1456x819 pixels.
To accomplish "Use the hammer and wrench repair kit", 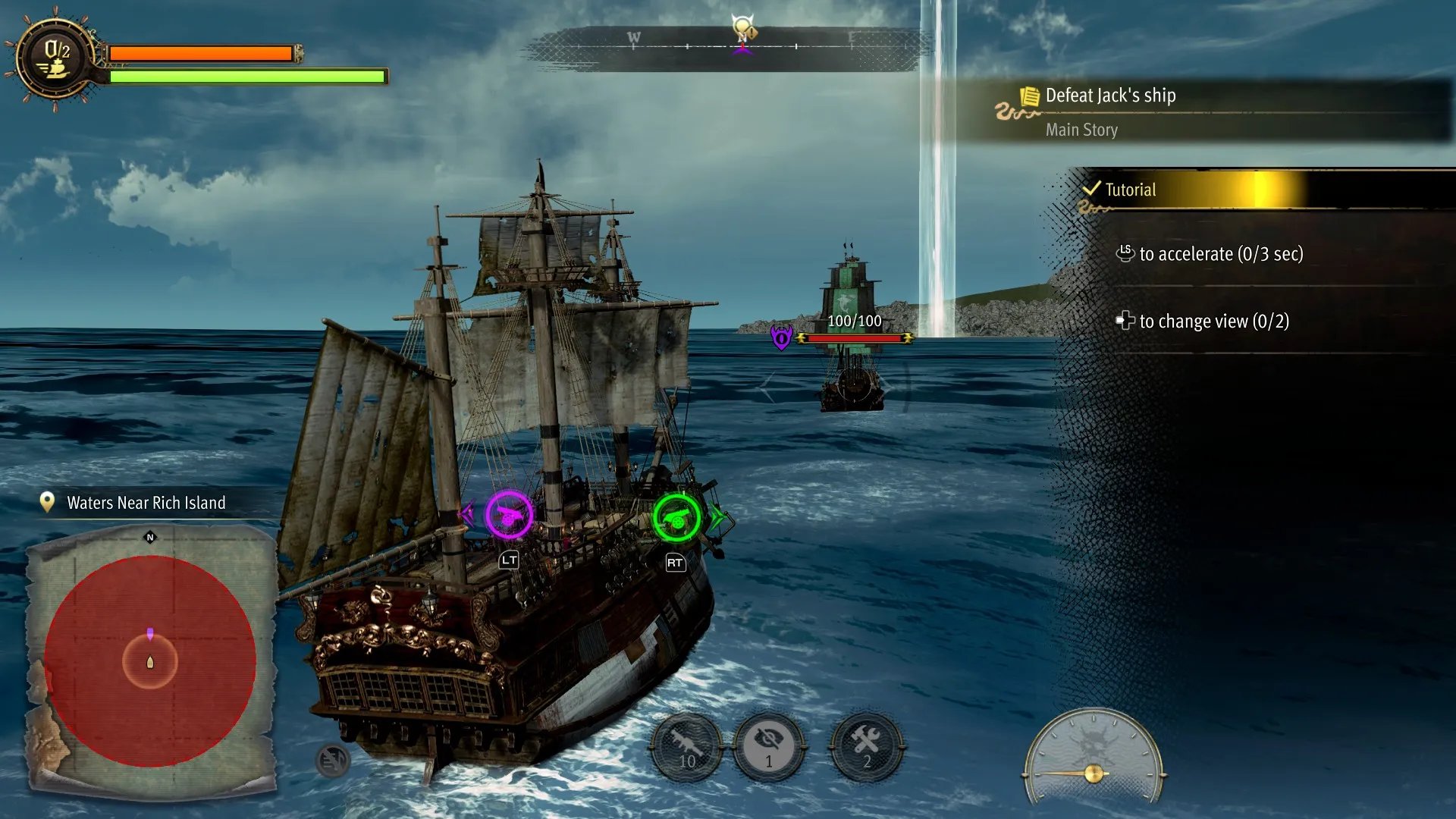I will click(867, 748).
